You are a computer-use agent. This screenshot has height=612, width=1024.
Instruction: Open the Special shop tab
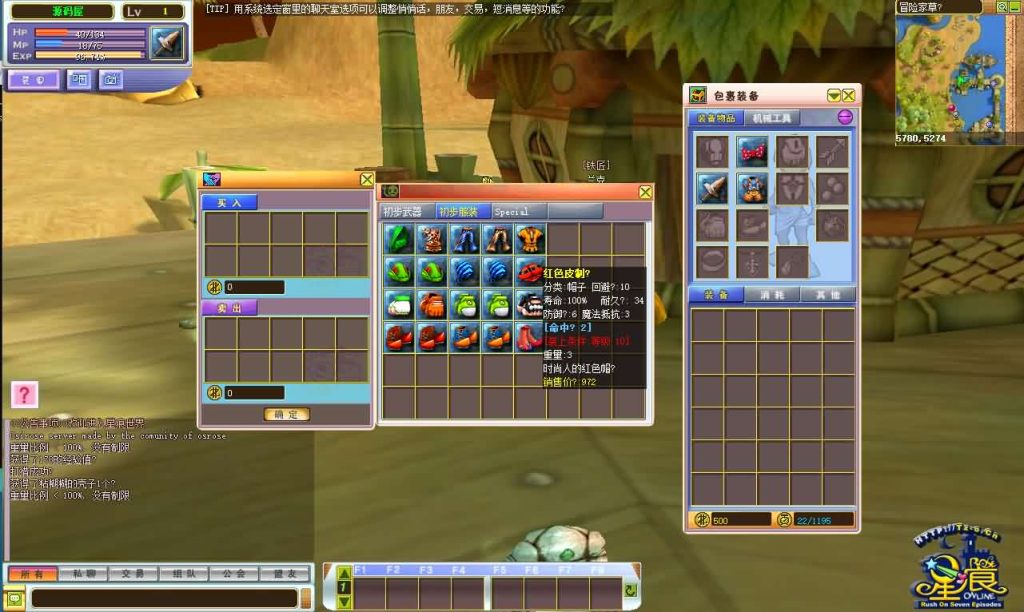coord(511,212)
